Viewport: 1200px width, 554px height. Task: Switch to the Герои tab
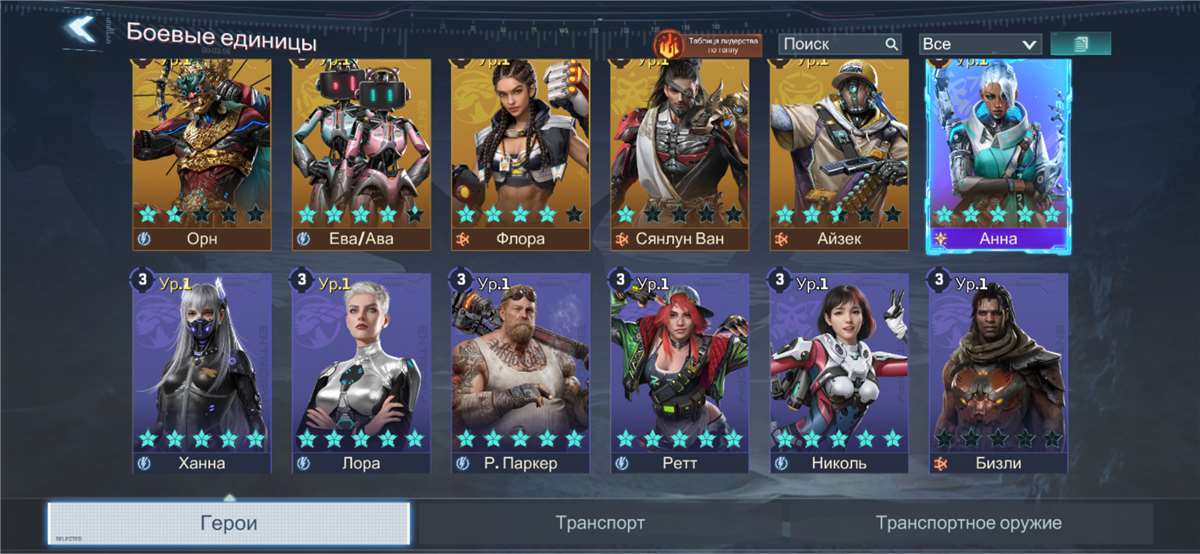[x=229, y=523]
